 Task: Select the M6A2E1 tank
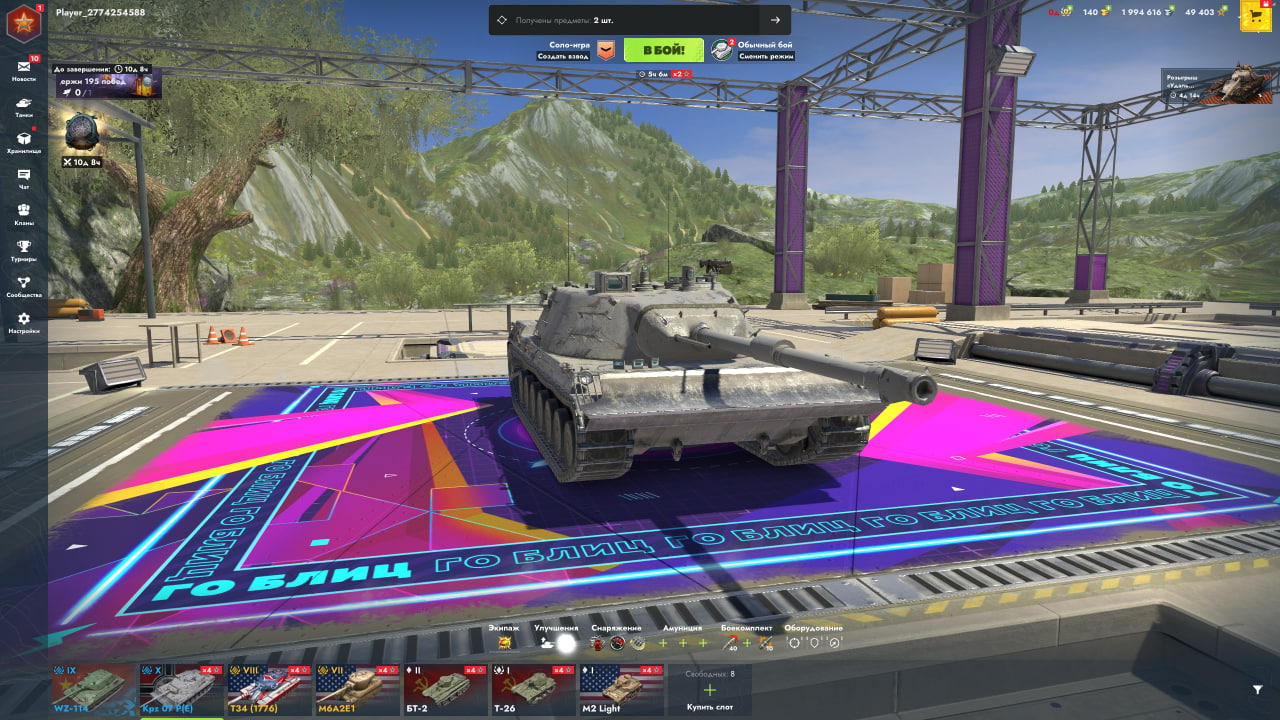[x=357, y=689]
